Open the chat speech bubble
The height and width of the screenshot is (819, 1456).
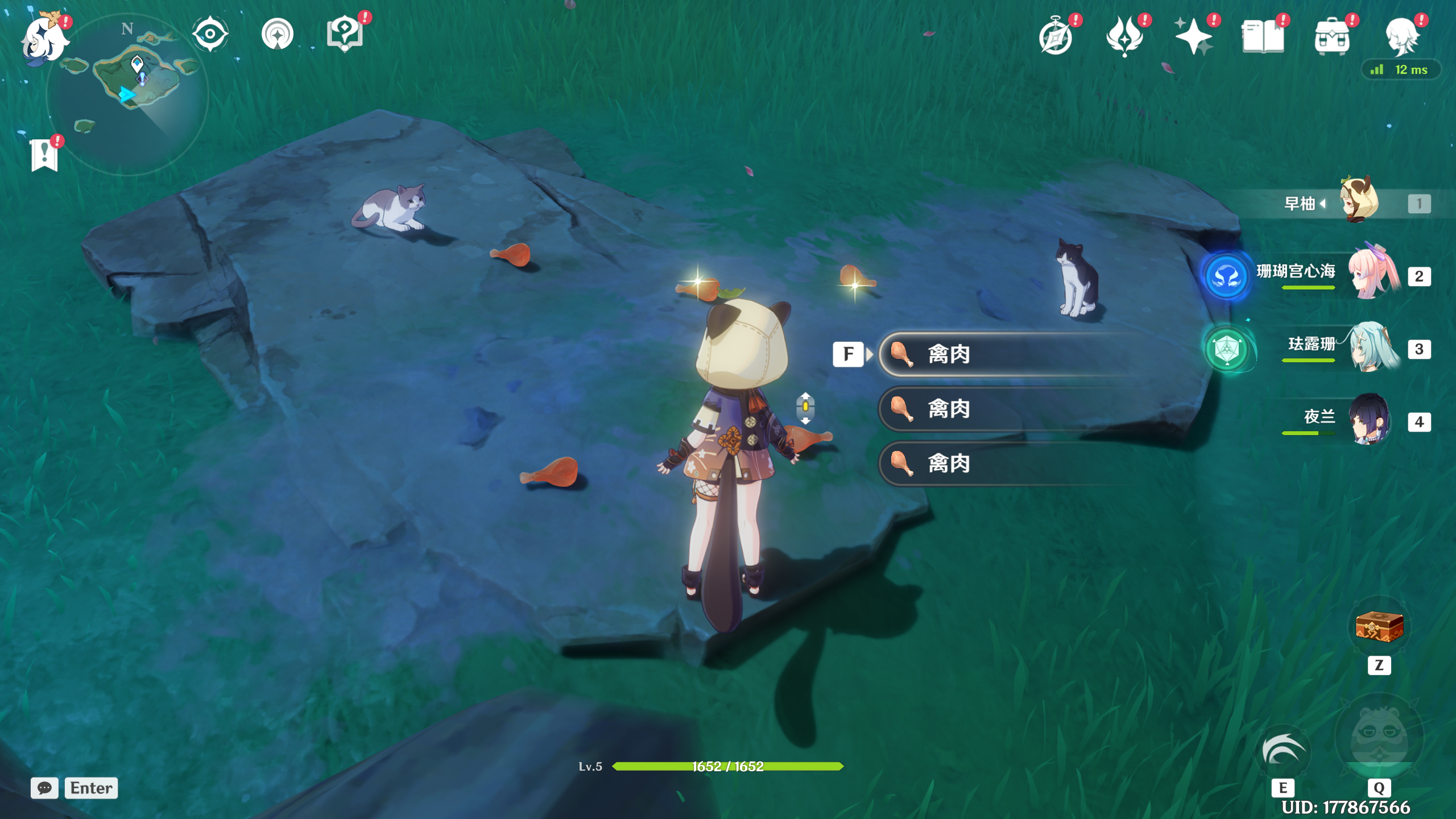point(44,788)
